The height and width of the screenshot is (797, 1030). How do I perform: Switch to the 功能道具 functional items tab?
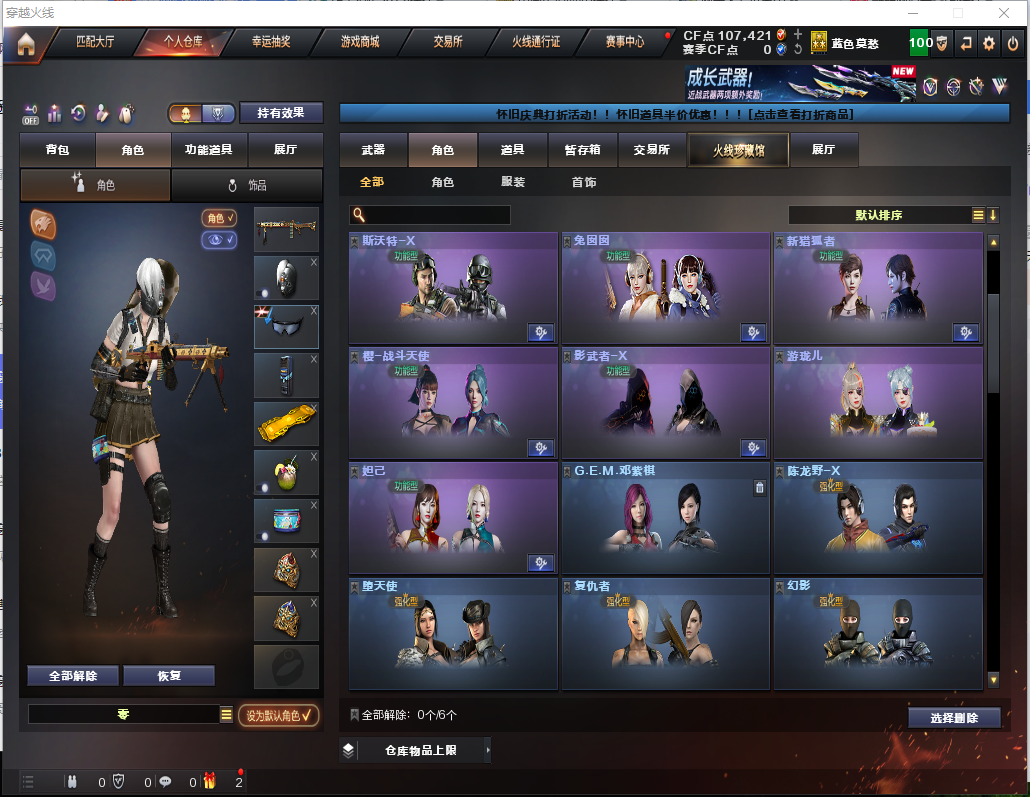click(208, 150)
